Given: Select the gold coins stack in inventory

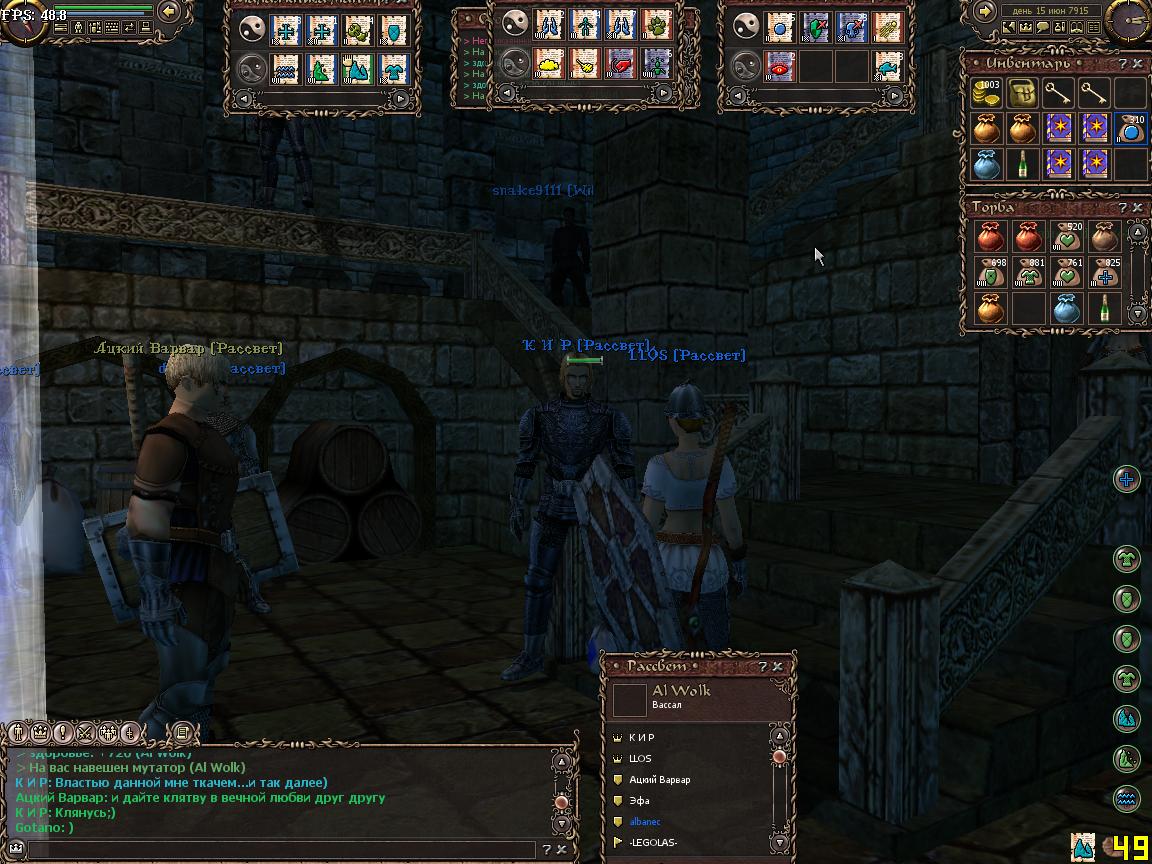Looking at the screenshot, I should [x=988, y=94].
